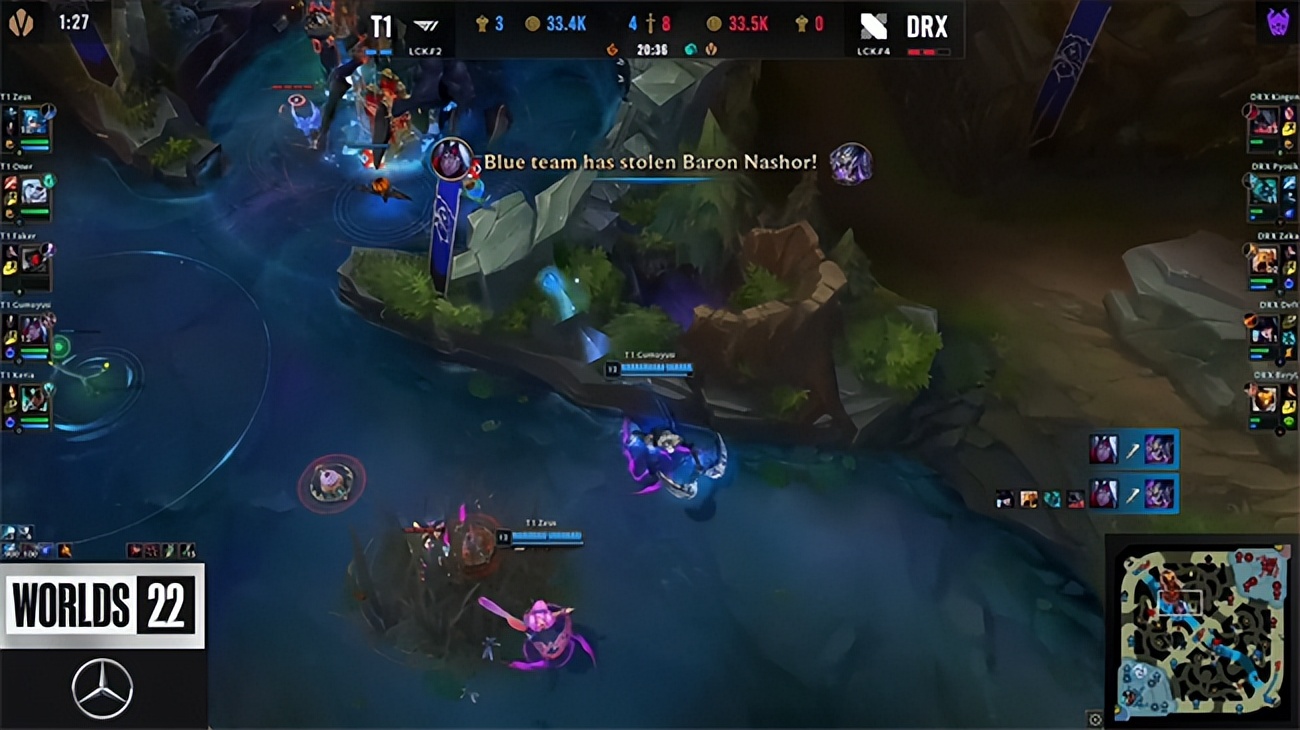The width and height of the screenshot is (1300, 730).
Task: Select T1 Zeus's champion portrait
Action: 34,123
